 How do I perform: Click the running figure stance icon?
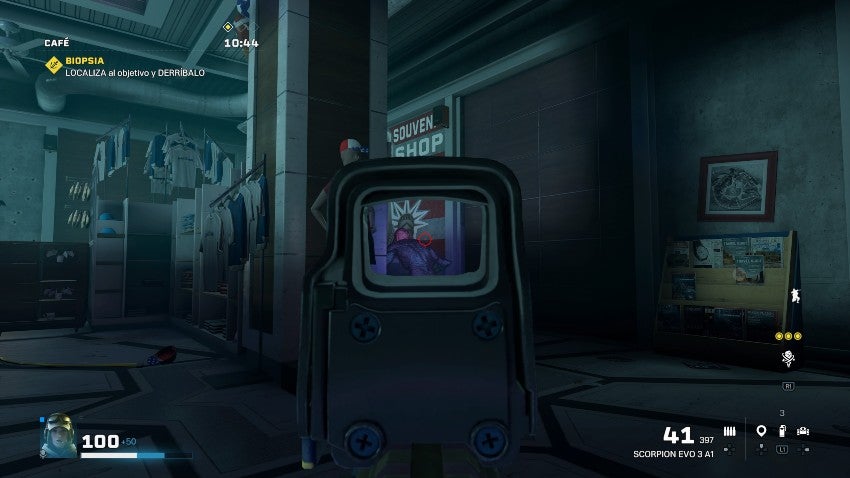[x=795, y=295]
